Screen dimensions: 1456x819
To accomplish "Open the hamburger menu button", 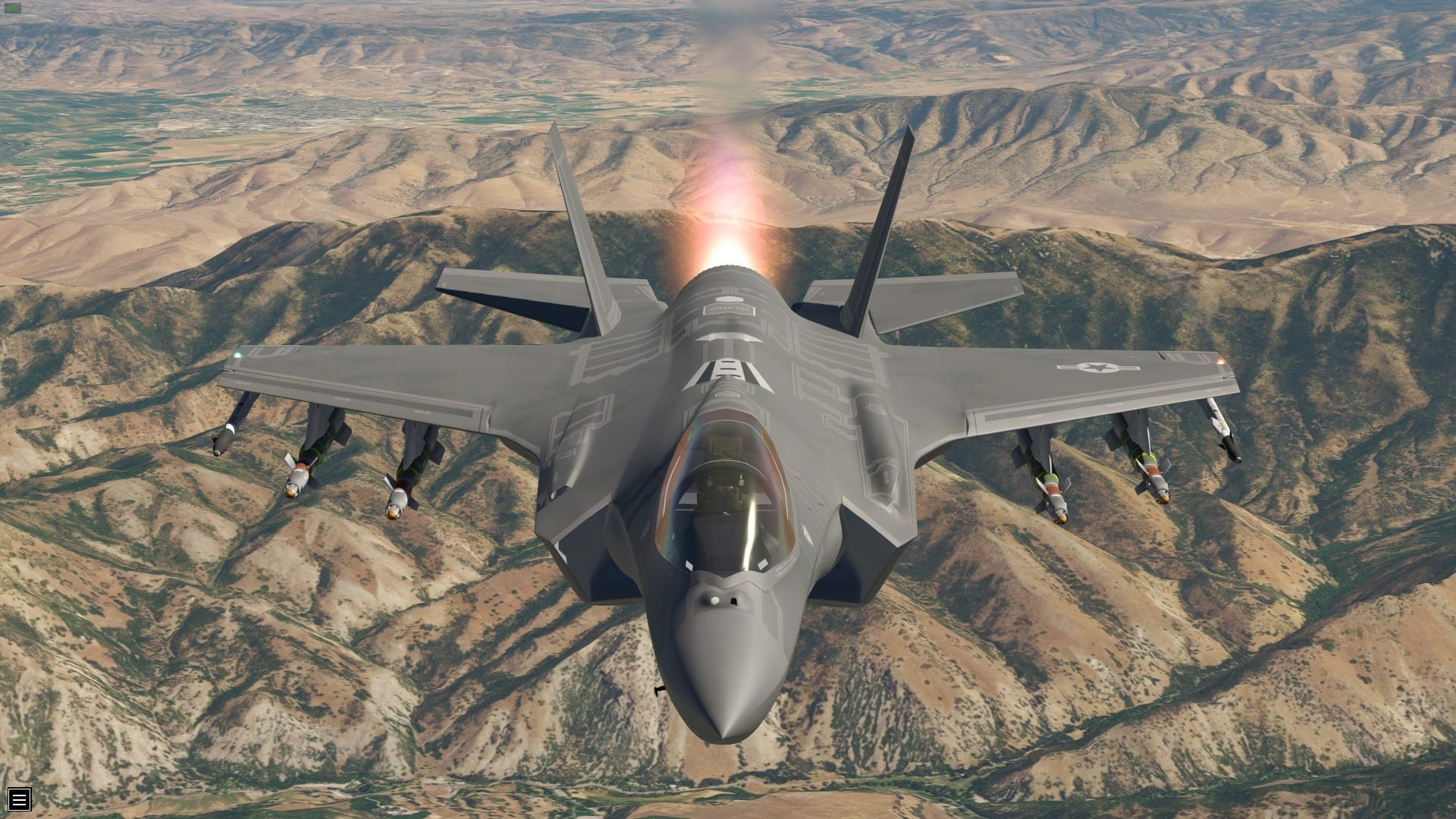I will pos(20,799).
